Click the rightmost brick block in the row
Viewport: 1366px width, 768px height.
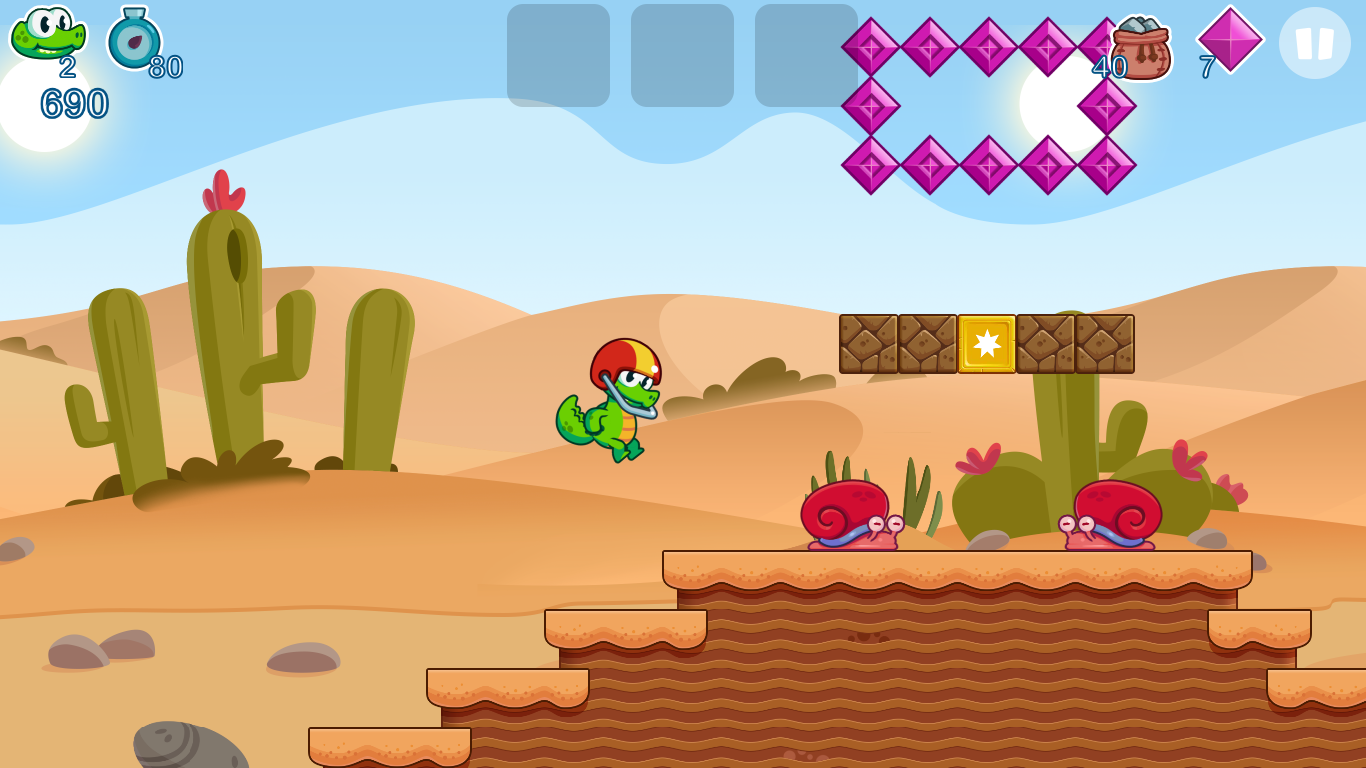[x=1105, y=345]
